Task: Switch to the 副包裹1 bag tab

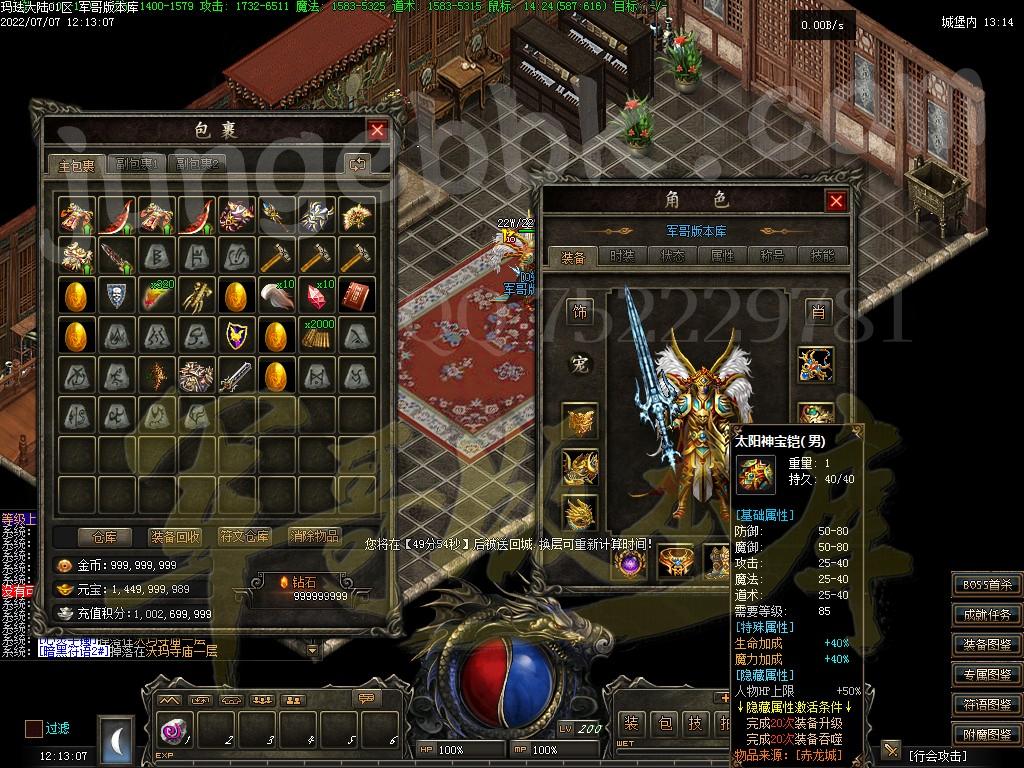Action: [x=137, y=165]
